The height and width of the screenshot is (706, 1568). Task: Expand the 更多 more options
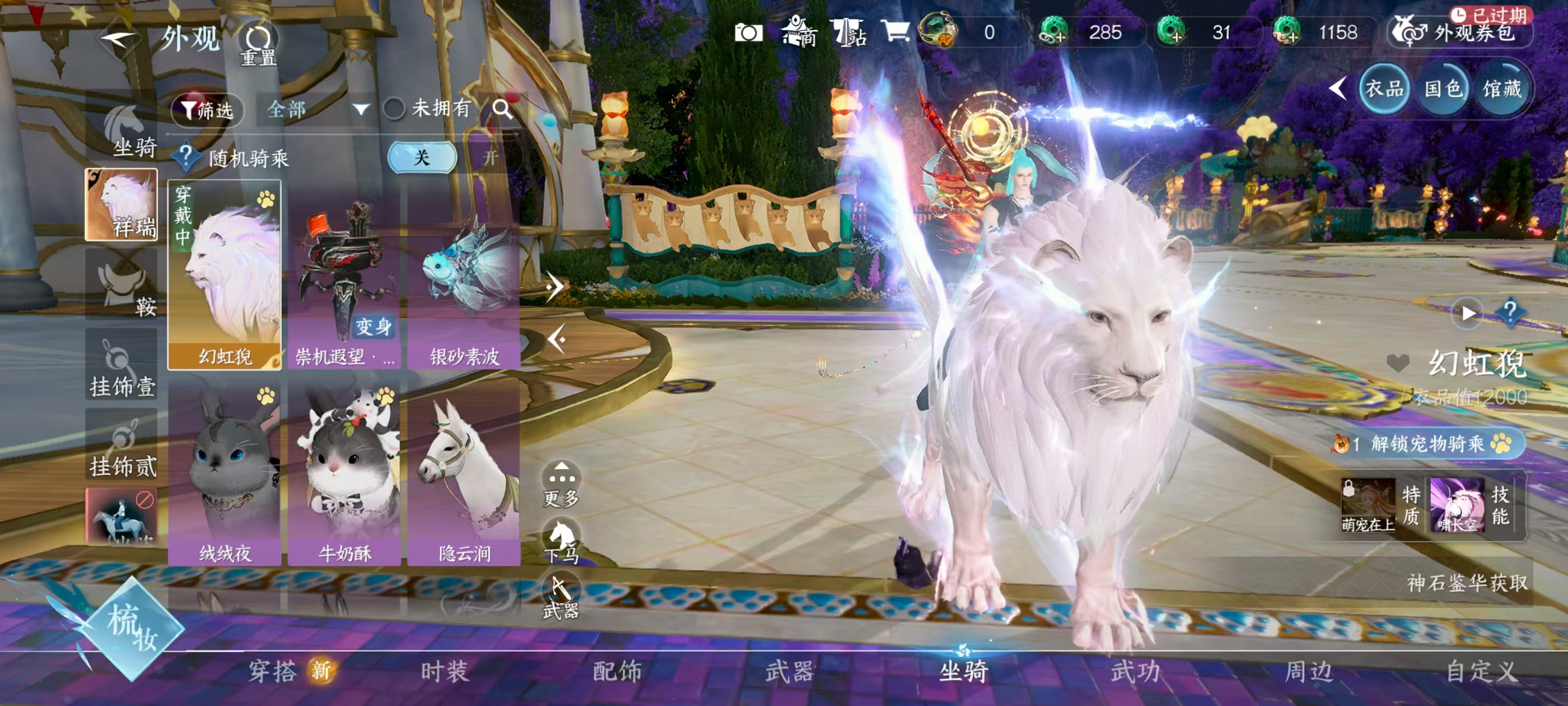tap(561, 484)
